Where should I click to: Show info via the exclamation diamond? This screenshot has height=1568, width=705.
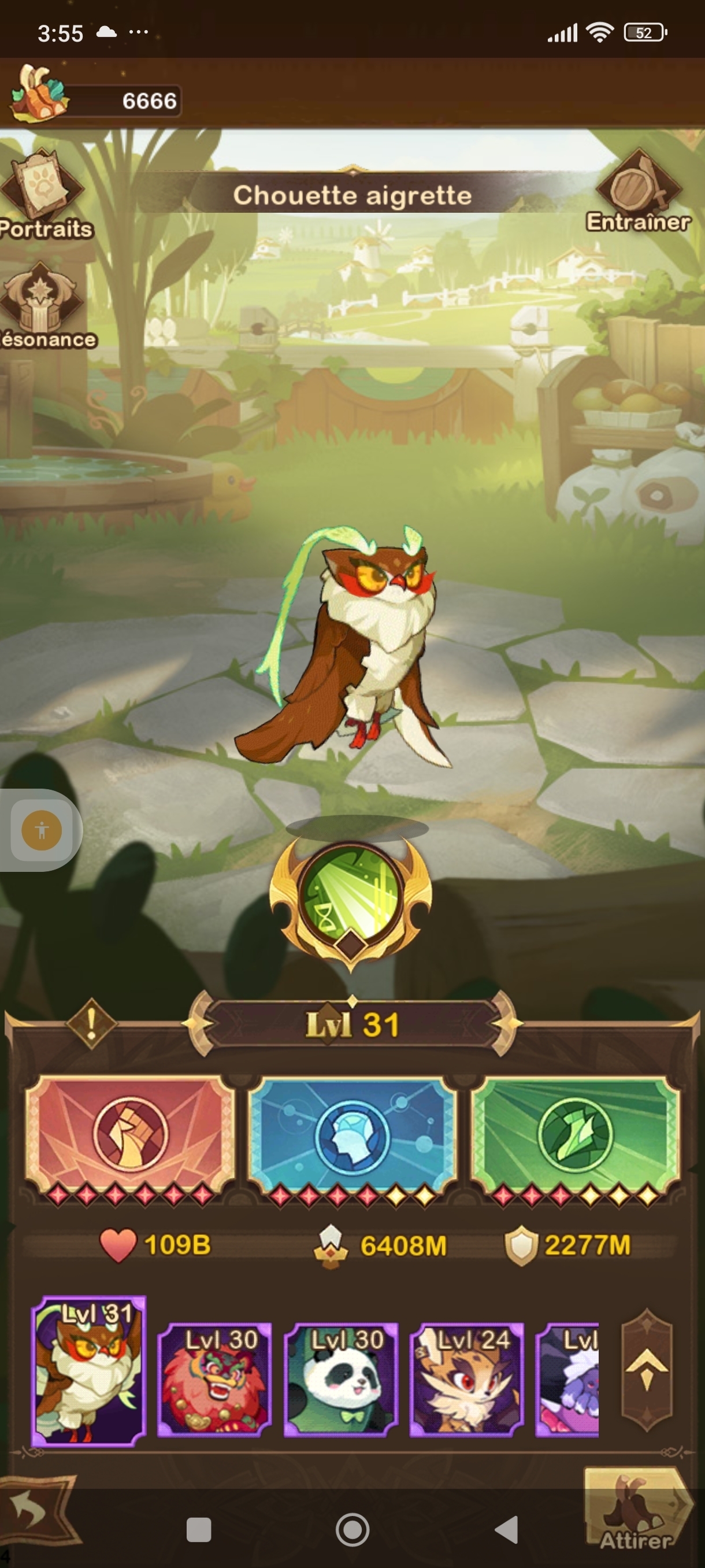[x=91, y=1023]
